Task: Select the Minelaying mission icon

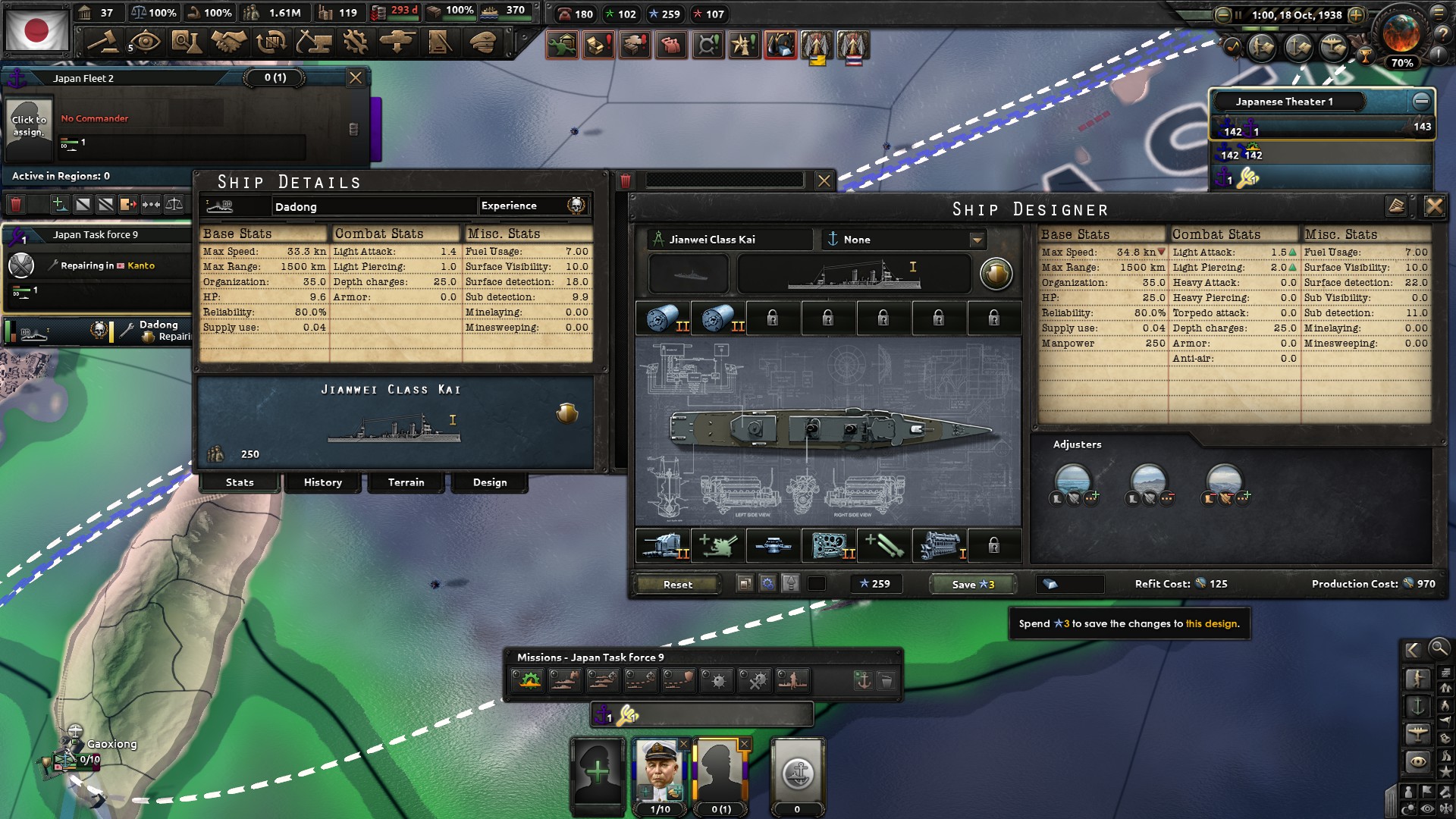Action: [716, 680]
